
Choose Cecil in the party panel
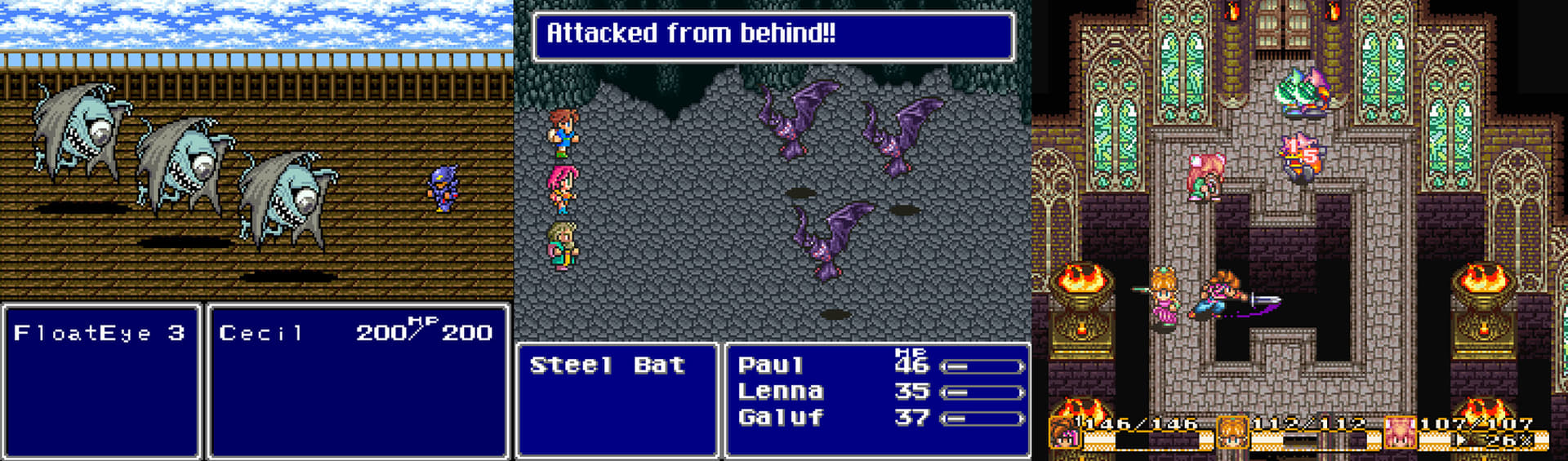[x=261, y=333]
